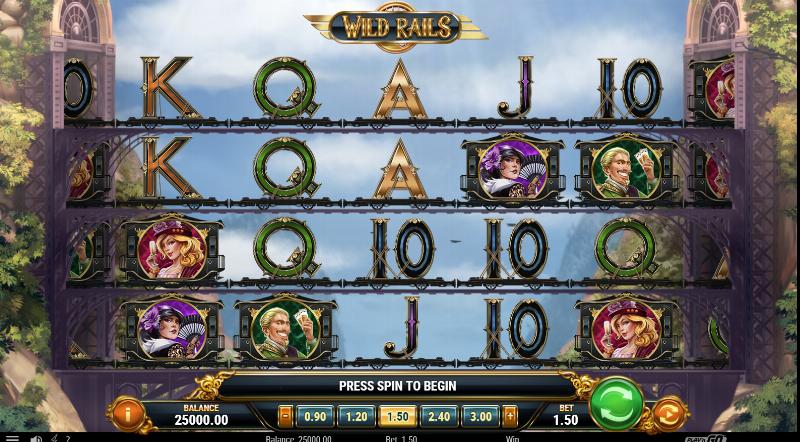The height and width of the screenshot is (442, 800).
Task: Choose the 1.20 bet option
Action: pyautogui.click(x=356, y=416)
